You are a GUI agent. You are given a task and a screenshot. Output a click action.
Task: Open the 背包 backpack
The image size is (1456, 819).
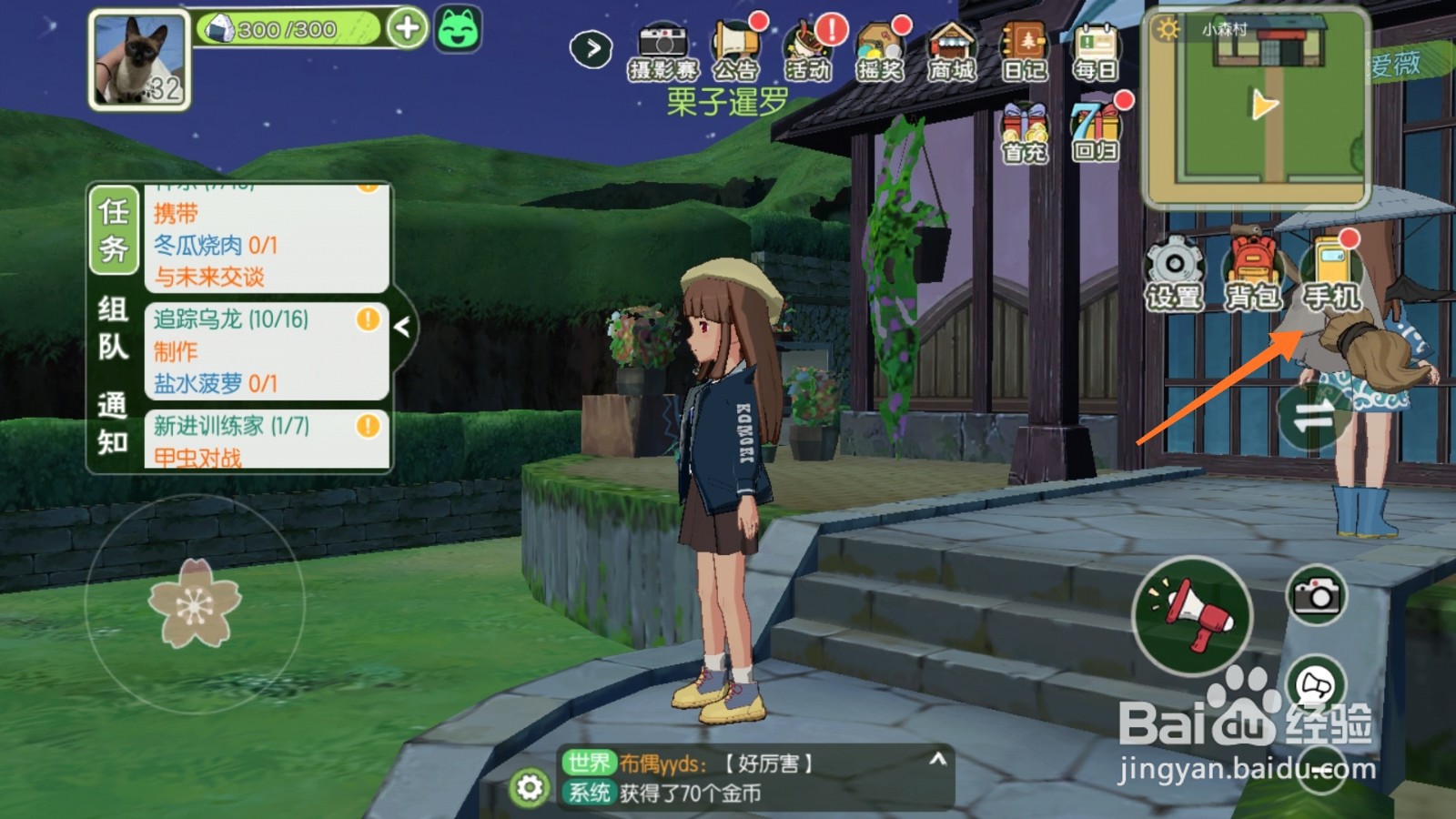tap(1253, 273)
